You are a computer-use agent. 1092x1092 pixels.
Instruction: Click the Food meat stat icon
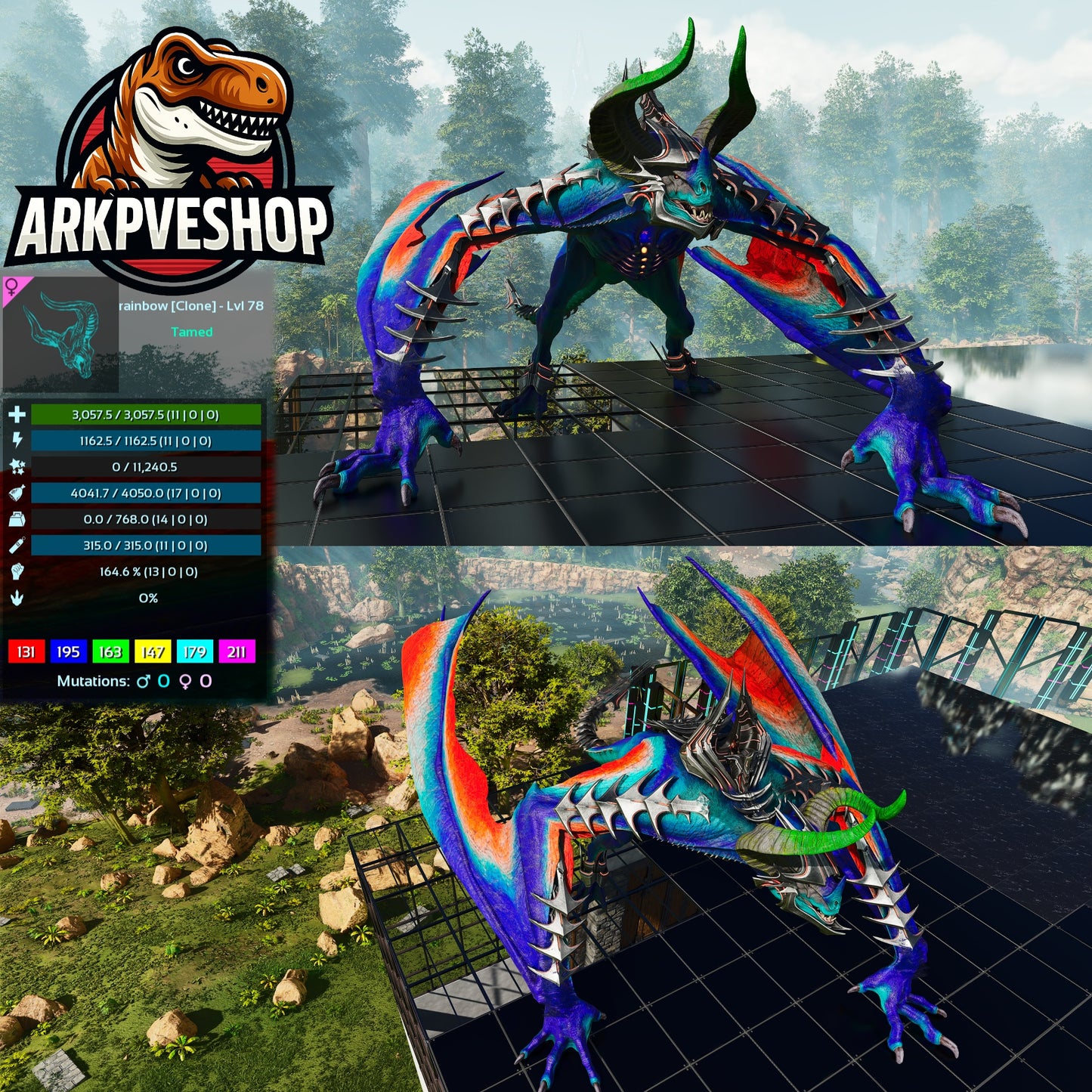click(17, 493)
